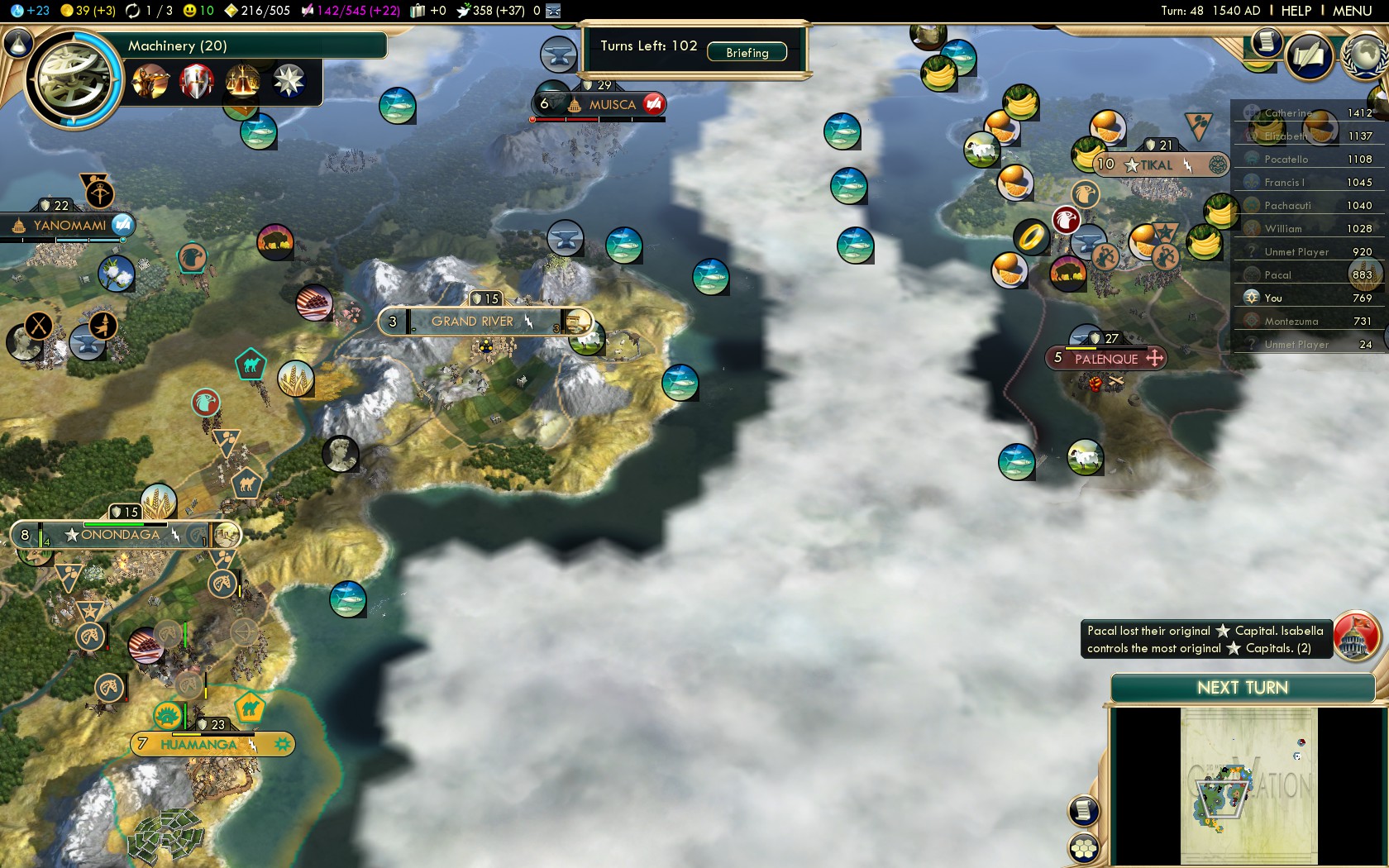Open the scroll button beside the minimap
This screenshot has width=1389, height=868.
(1083, 810)
